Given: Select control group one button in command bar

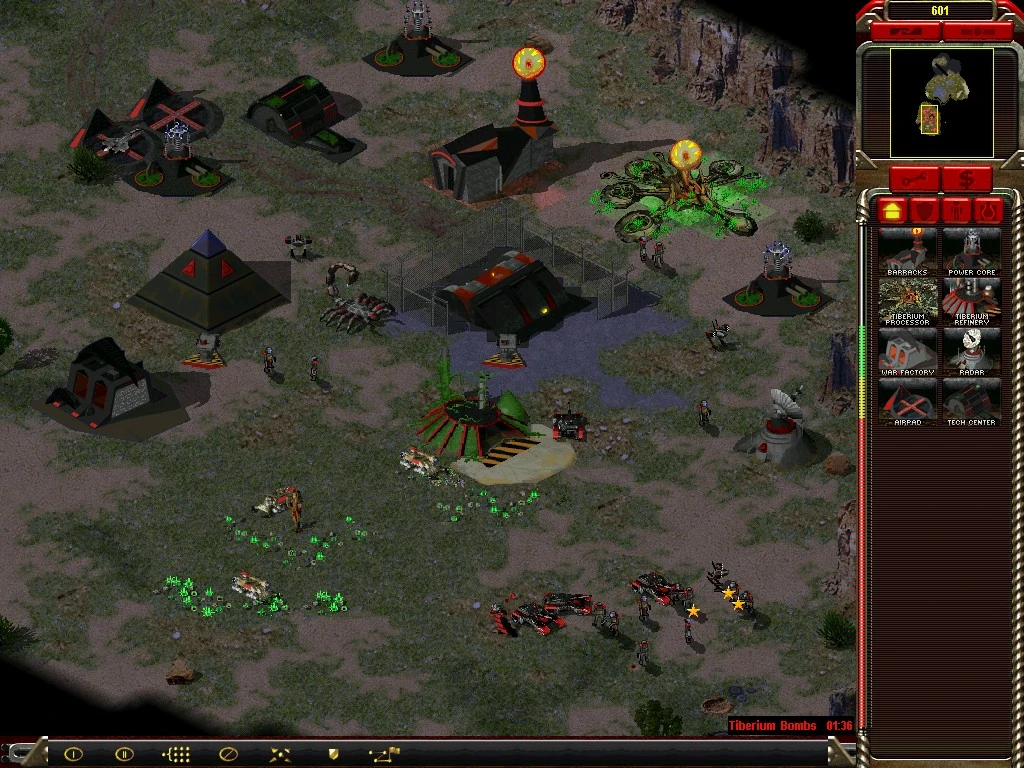Looking at the screenshot, I should pos(73,754).
